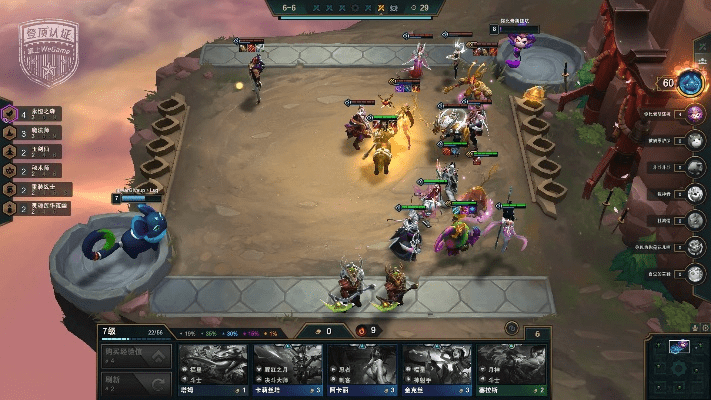Buy the 阿卡丽 champion card
Viewport: 711px width, 400px height.
[x=362, y=369]
